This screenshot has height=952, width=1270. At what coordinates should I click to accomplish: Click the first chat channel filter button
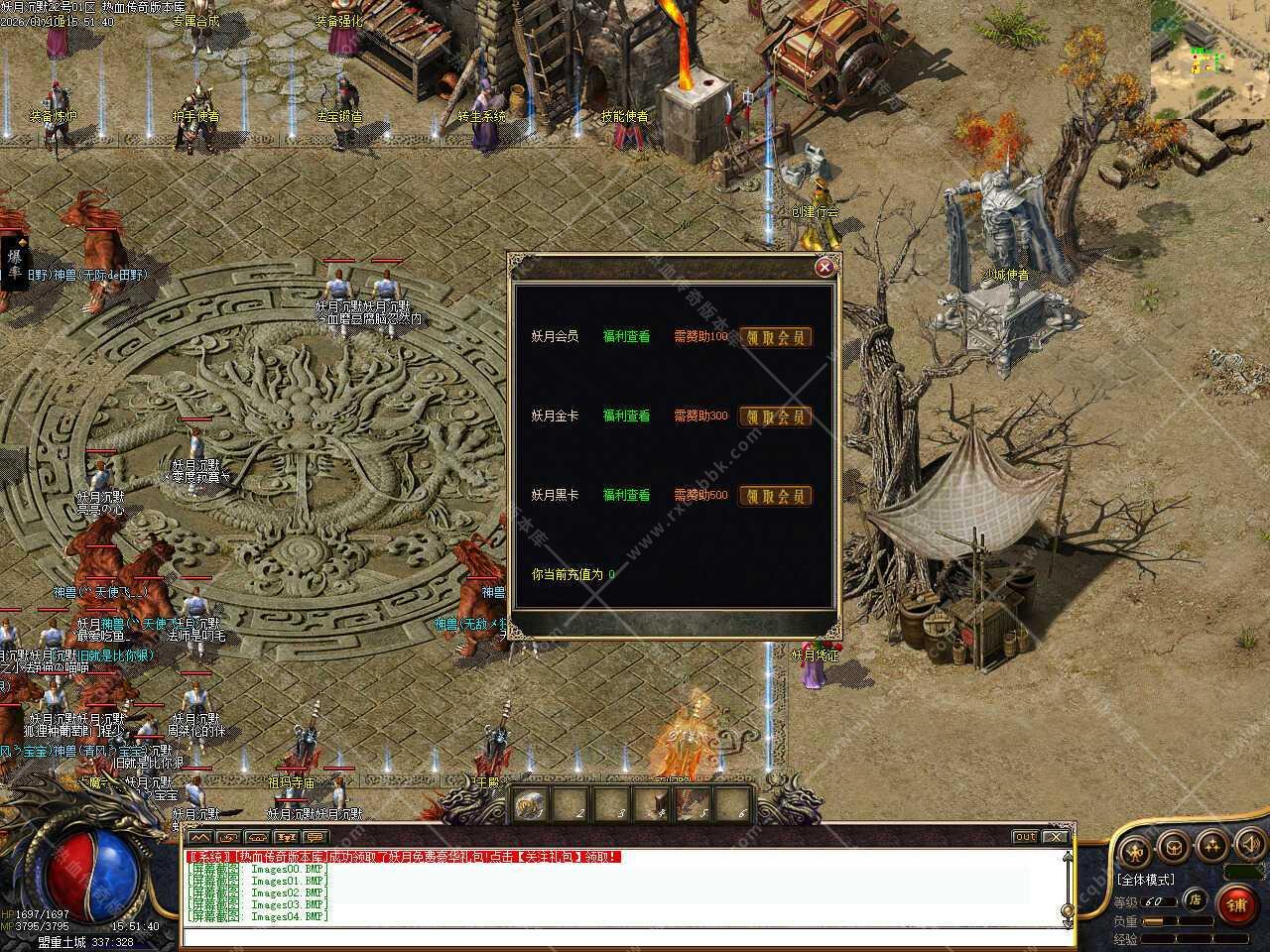[x=200, y=838]
